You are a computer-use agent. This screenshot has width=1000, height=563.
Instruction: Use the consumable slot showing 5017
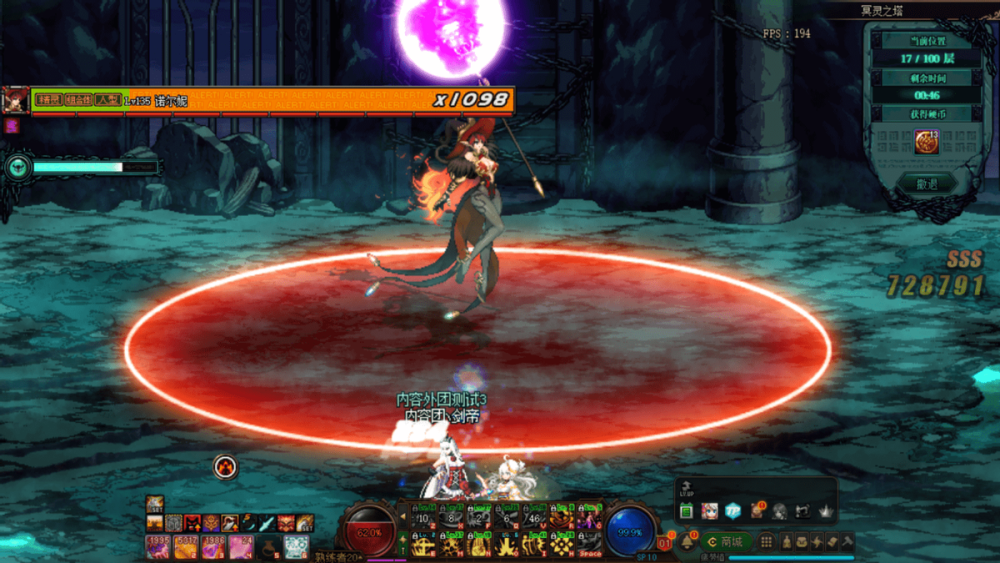(186, 546)
